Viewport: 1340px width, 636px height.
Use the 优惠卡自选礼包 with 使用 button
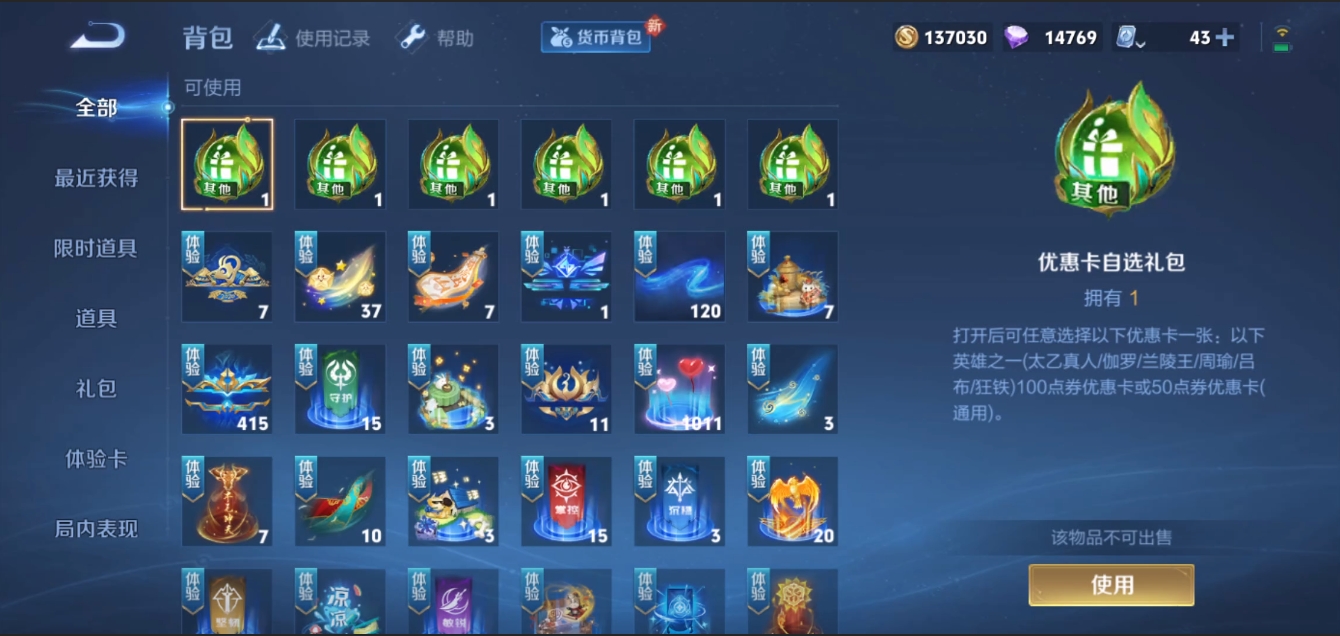click(1111, 585)
